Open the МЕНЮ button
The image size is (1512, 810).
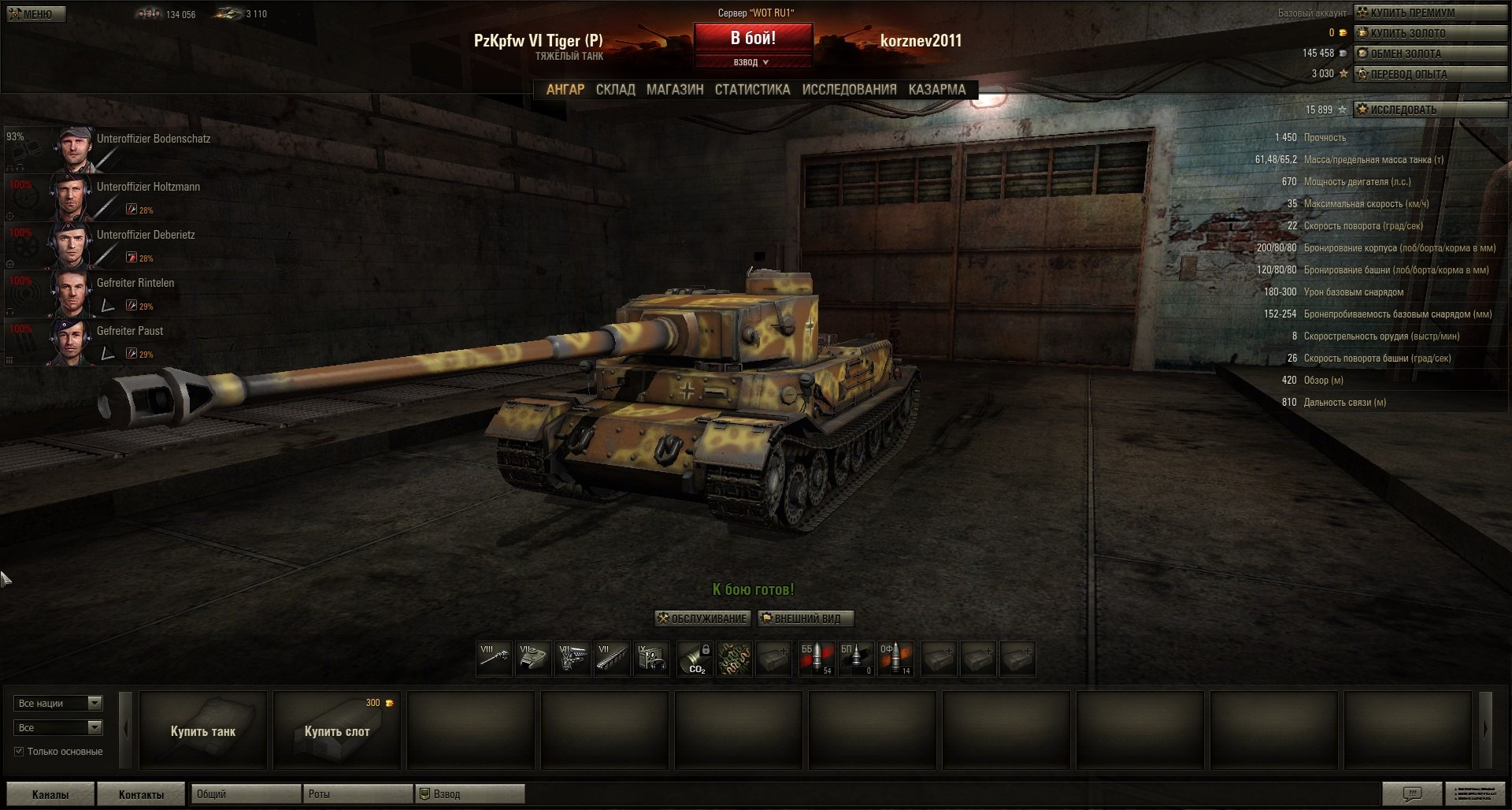coord(36,14)
